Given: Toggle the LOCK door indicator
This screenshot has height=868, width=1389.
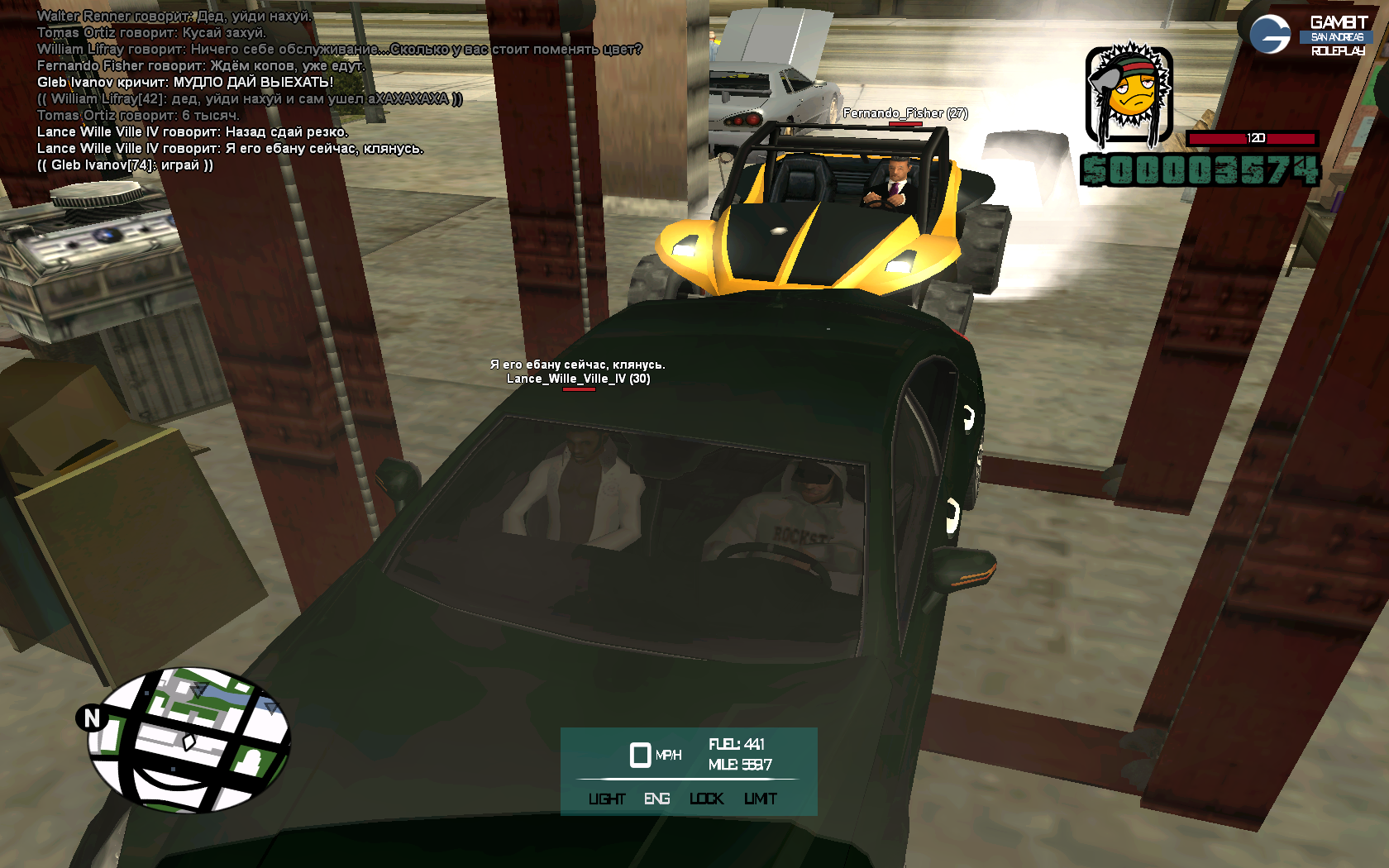Looking at the screenshot, I should (706, 799).
